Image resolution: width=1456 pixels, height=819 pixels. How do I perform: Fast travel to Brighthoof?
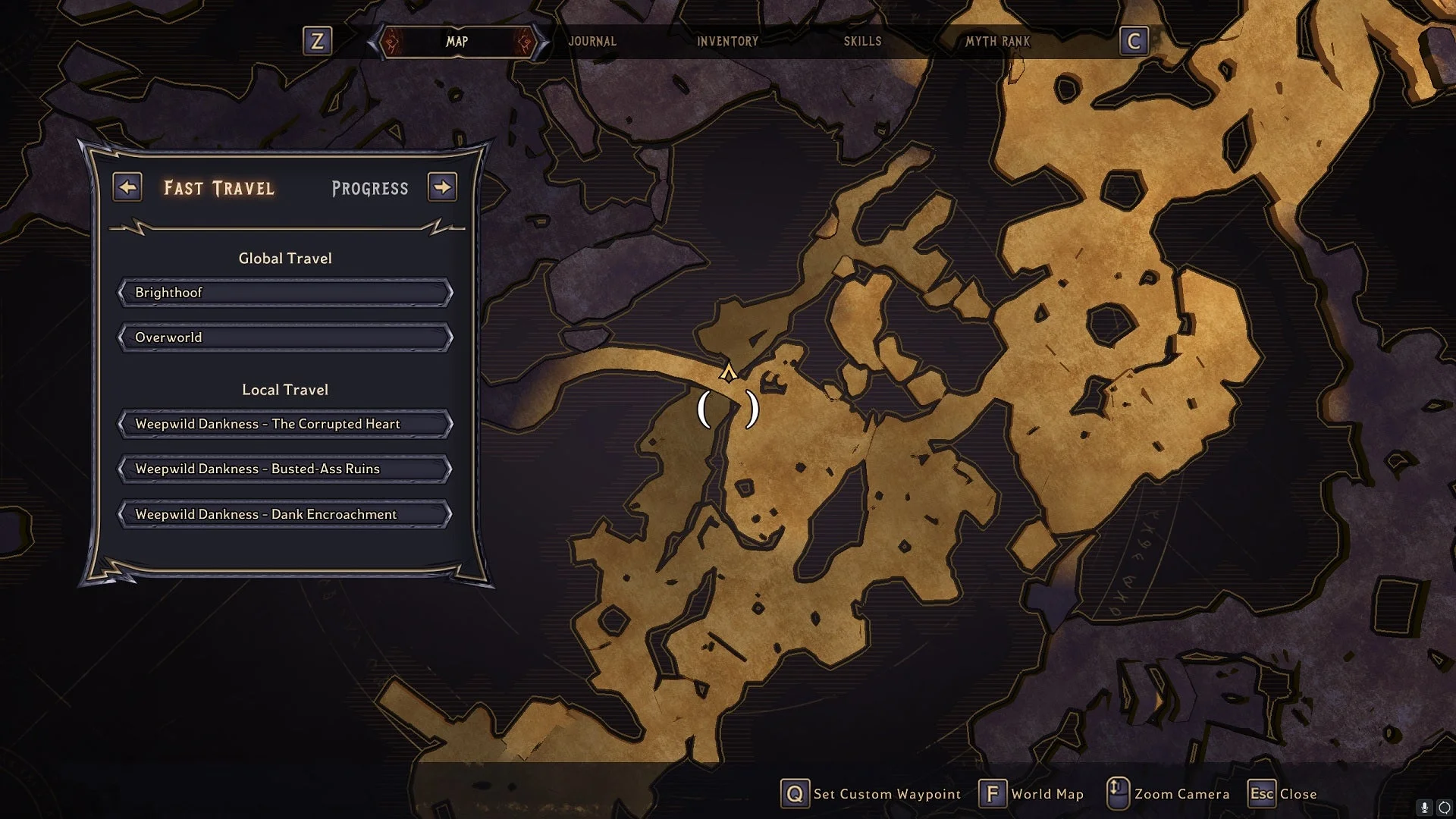tap(285, 293)
